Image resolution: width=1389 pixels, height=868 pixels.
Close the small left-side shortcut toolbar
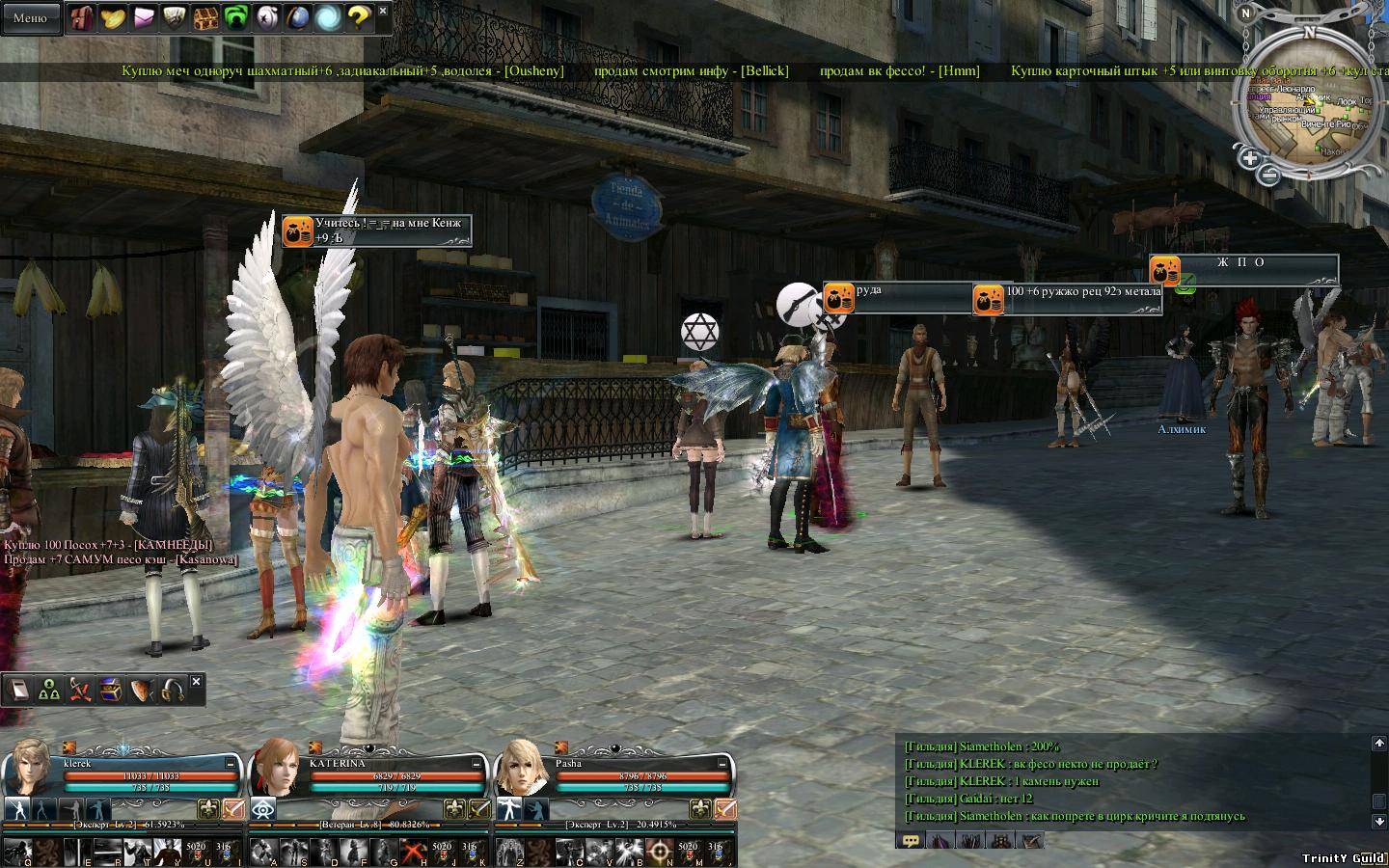[x=197, y=682]
